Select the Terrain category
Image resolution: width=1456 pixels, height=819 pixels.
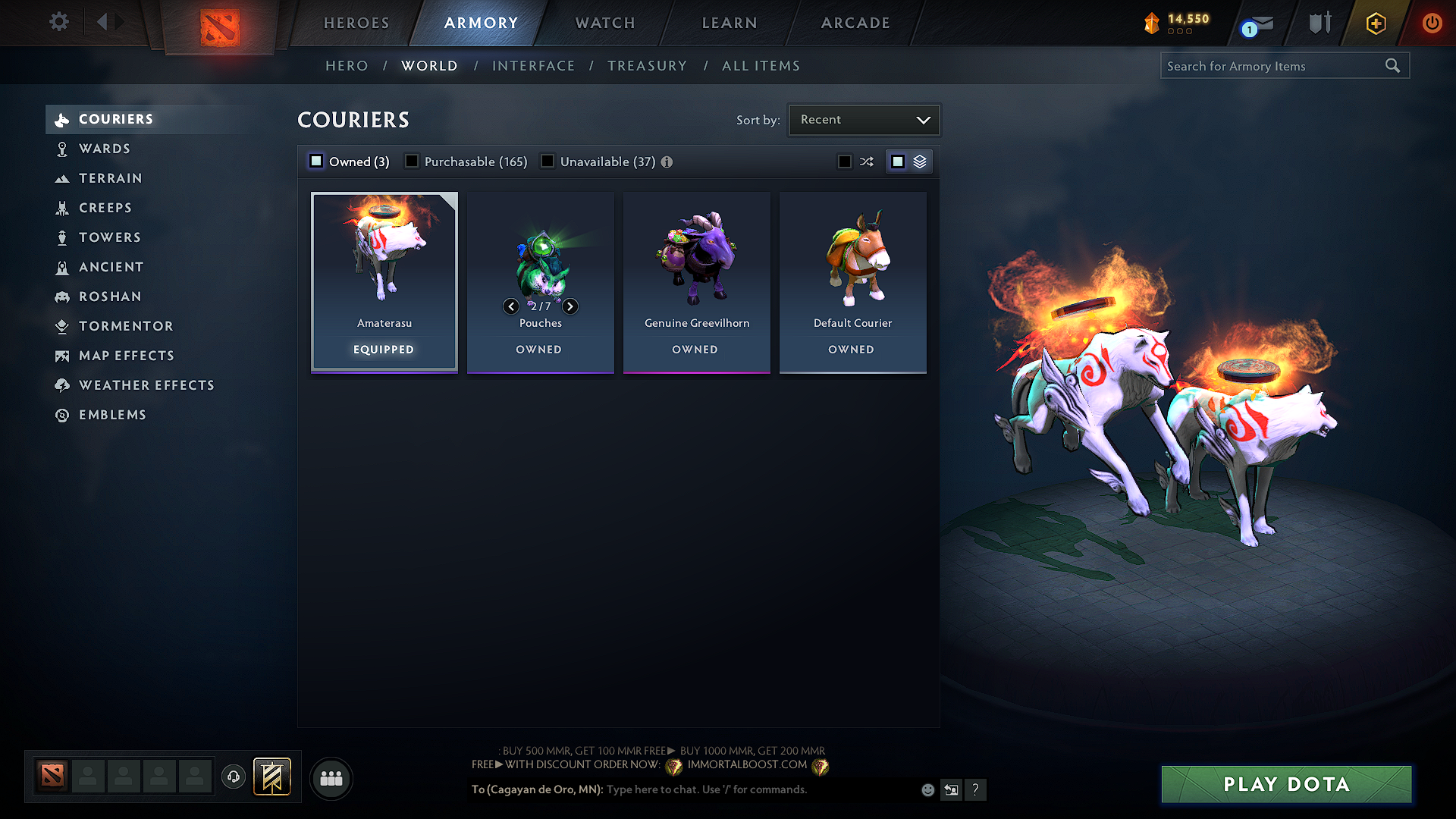[x=108, y=178]
